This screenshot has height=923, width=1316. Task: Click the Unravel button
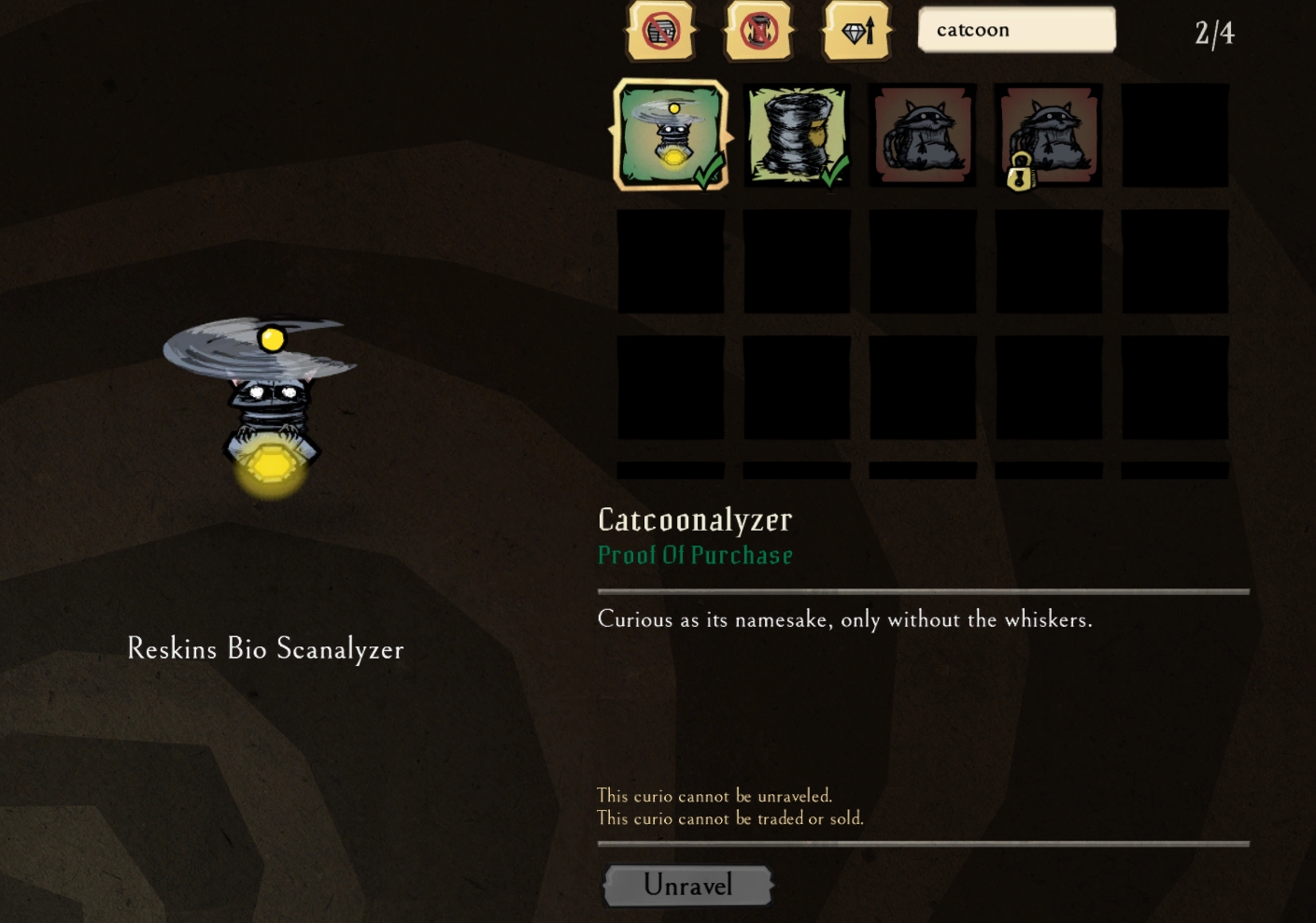pos(688,885)
